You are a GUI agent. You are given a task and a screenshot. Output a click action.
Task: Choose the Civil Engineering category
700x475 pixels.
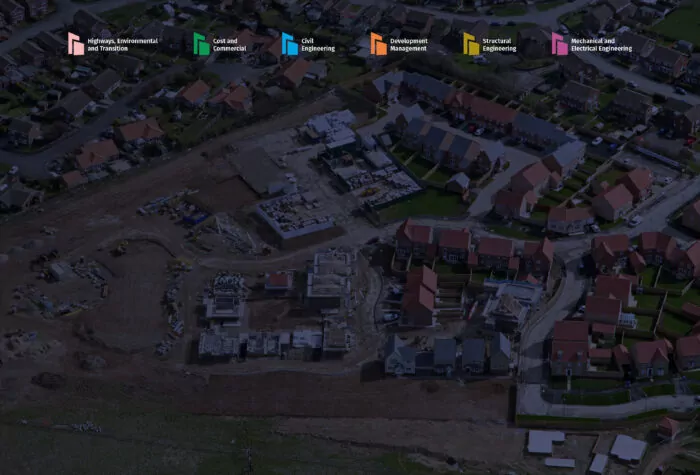point(308,44)
